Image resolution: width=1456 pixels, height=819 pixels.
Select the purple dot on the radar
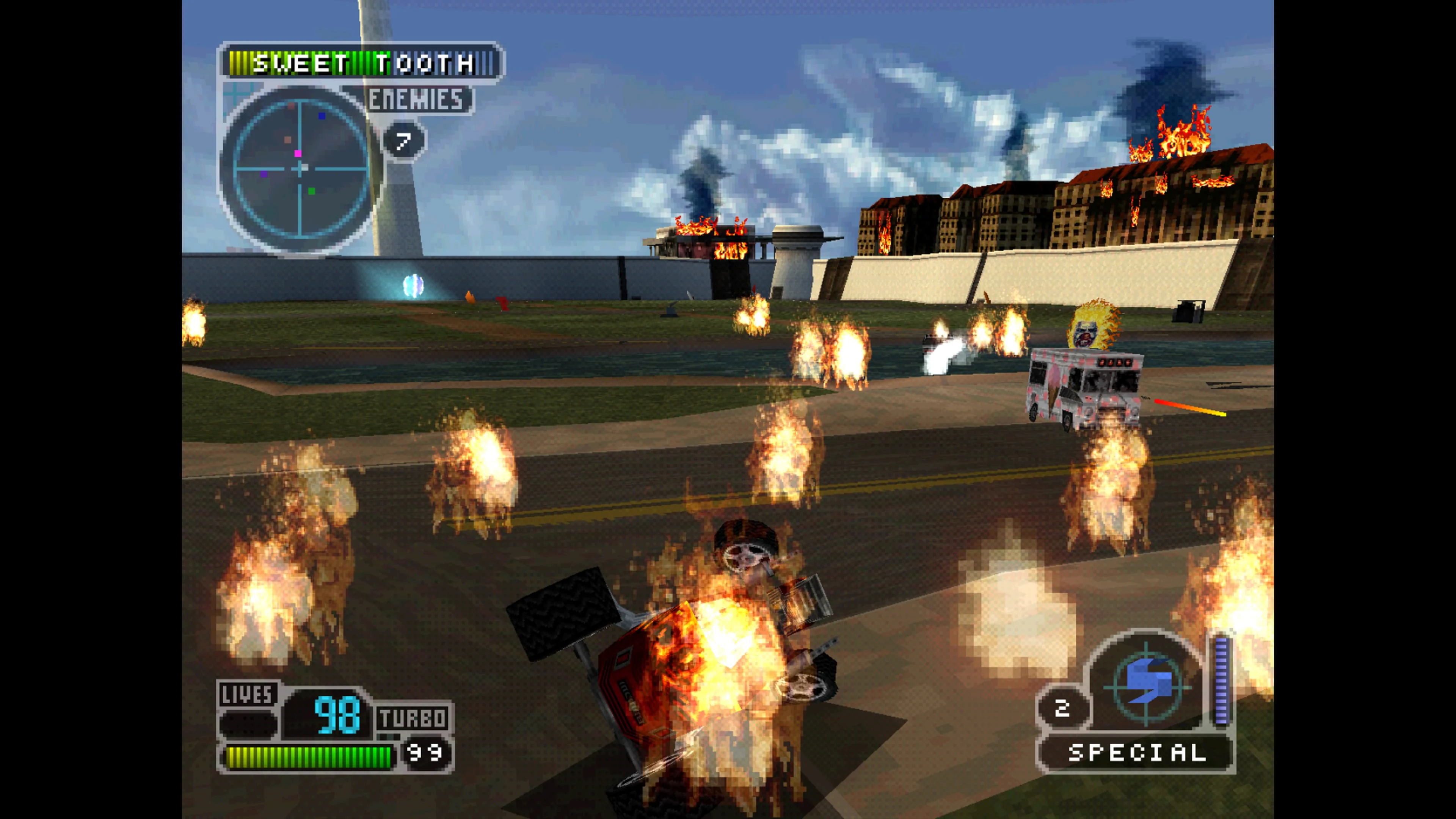[x=265, y=175]
